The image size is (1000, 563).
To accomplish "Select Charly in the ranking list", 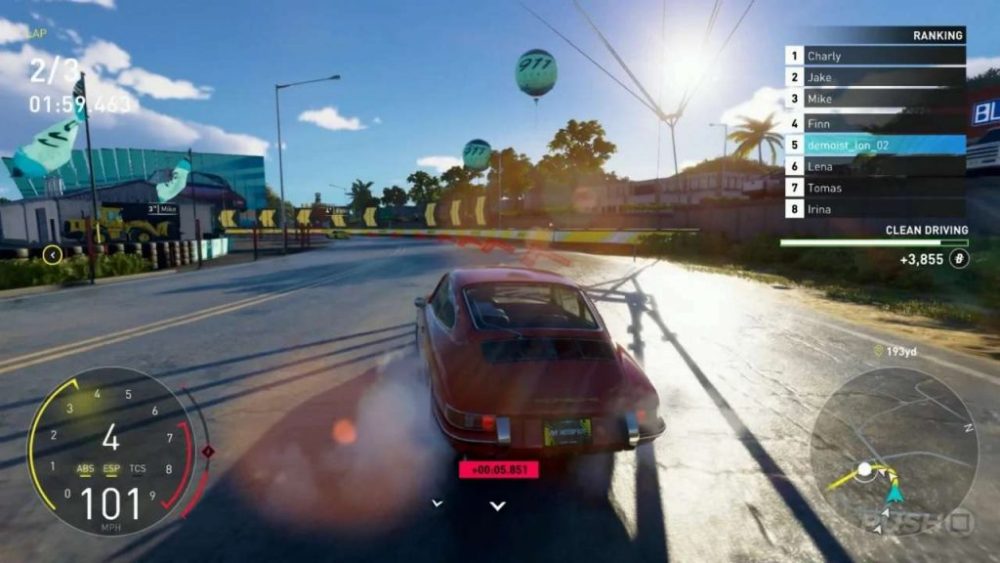I will (x=875, y=57).
